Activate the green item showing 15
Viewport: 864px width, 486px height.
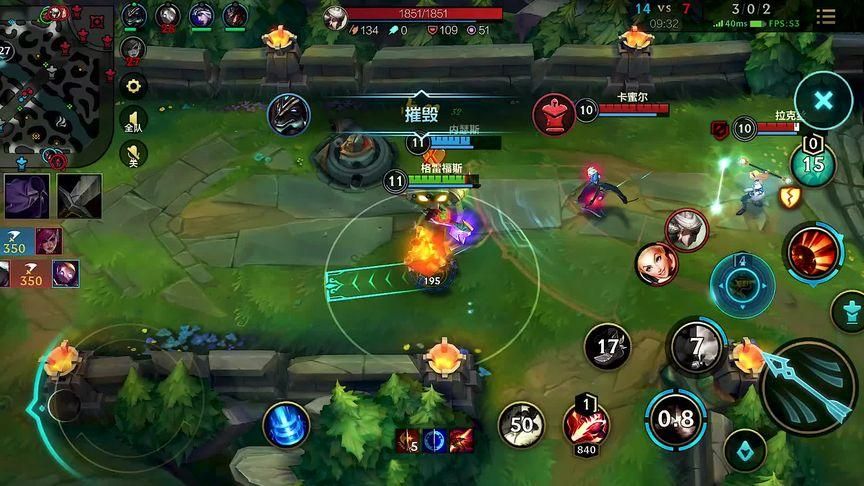tap(813, 163)
